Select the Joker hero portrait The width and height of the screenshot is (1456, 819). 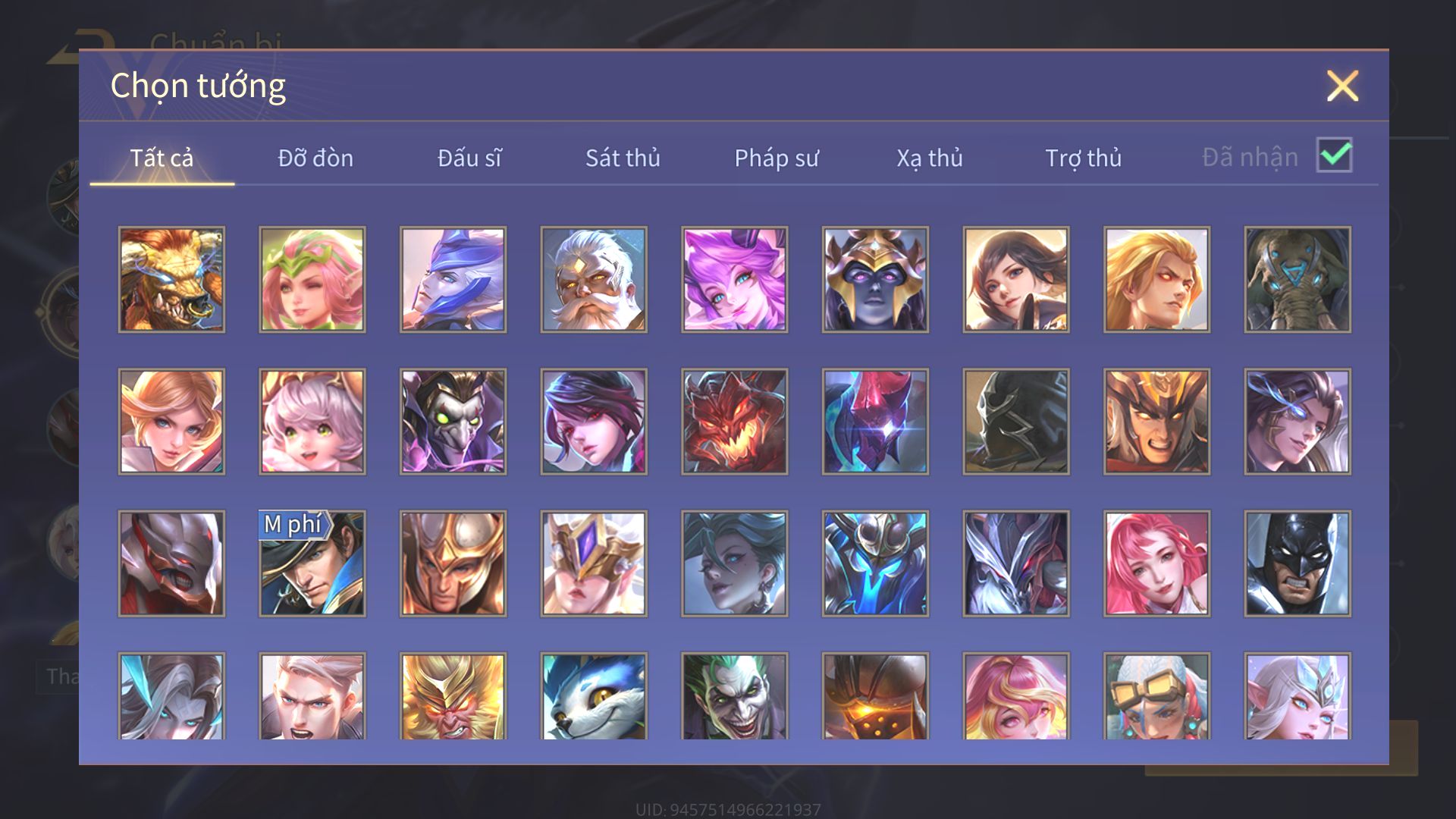(734, 698)
